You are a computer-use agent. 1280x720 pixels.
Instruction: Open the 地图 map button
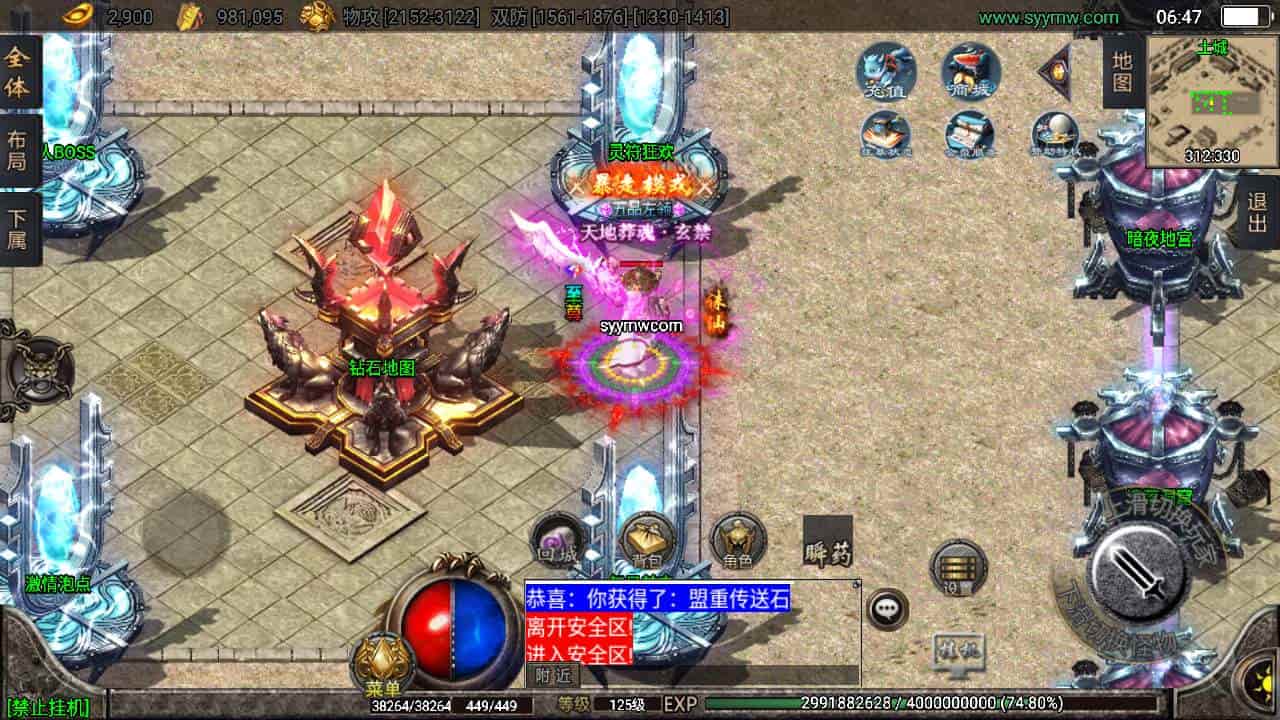point(1123,70)
